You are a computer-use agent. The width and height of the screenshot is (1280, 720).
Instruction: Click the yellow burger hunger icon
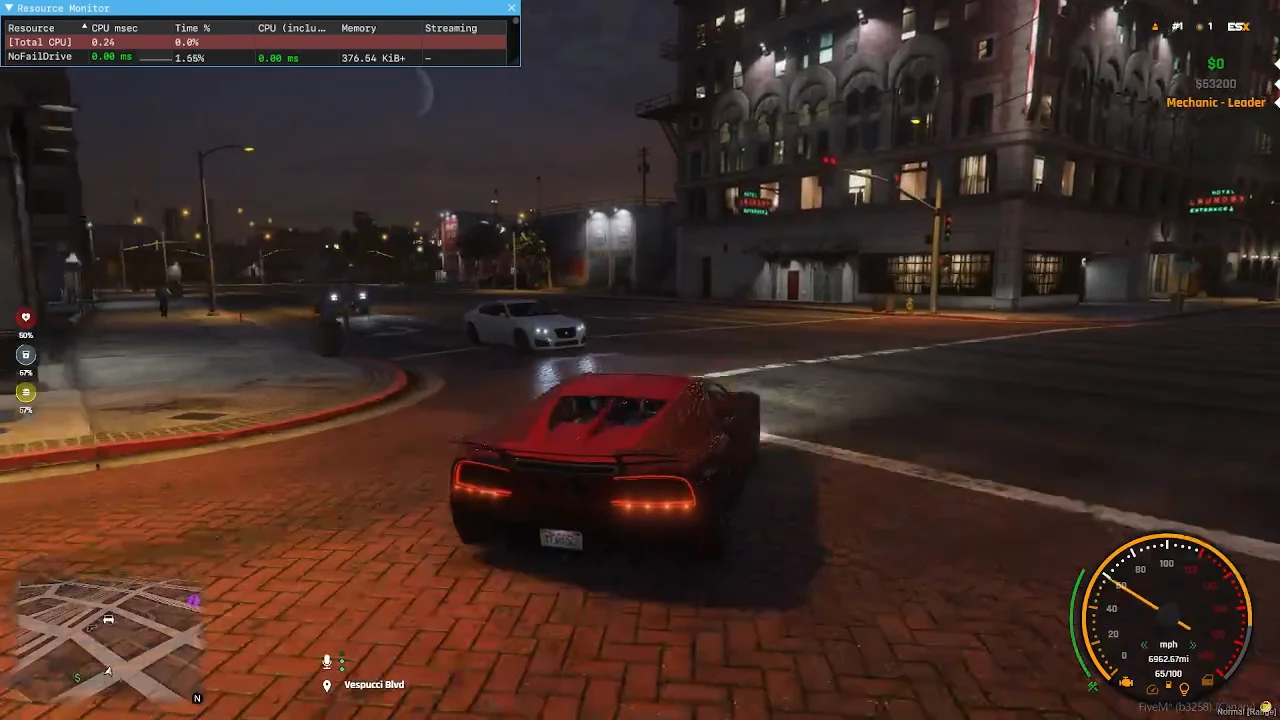coord(26,392)
